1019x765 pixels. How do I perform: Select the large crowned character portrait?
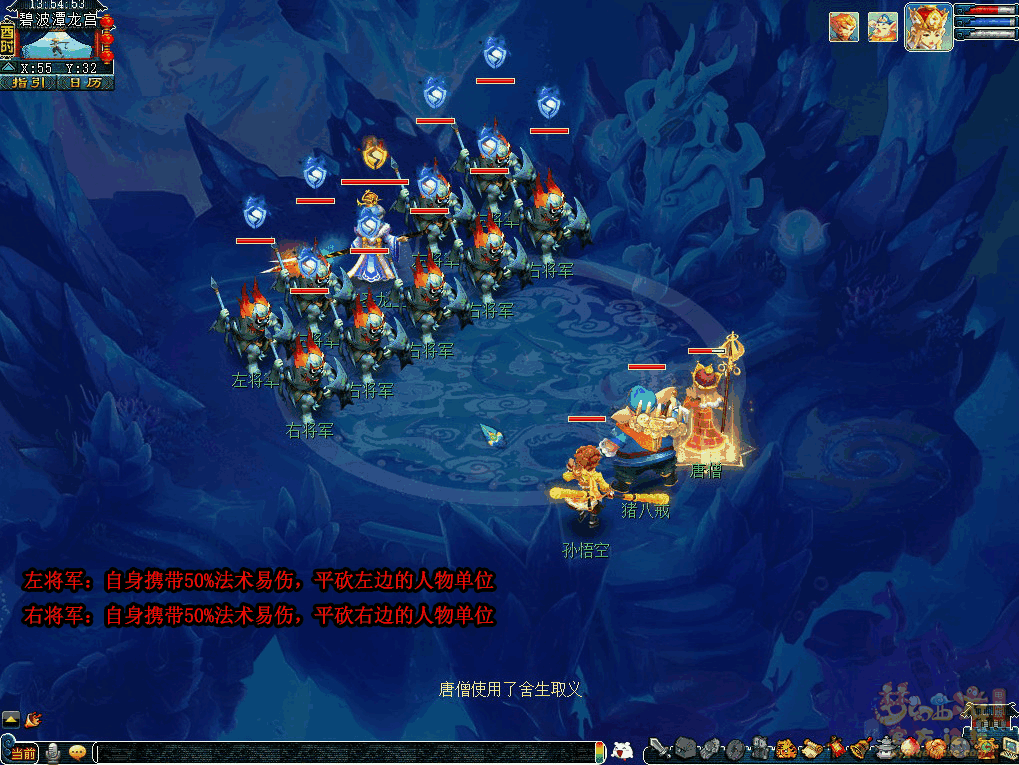(x=928, y=27)
